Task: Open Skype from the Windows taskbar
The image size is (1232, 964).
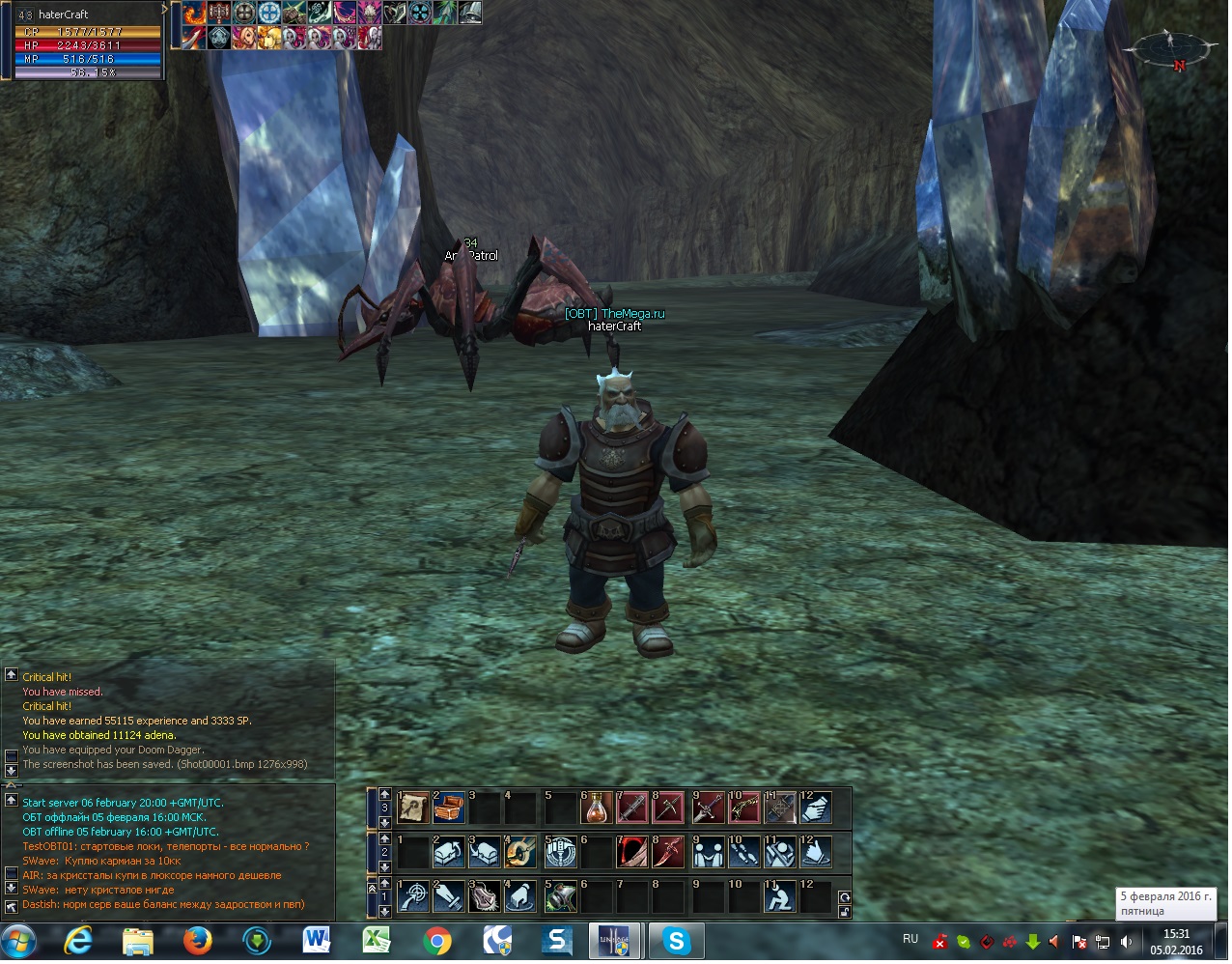Action: click(676, 941)
